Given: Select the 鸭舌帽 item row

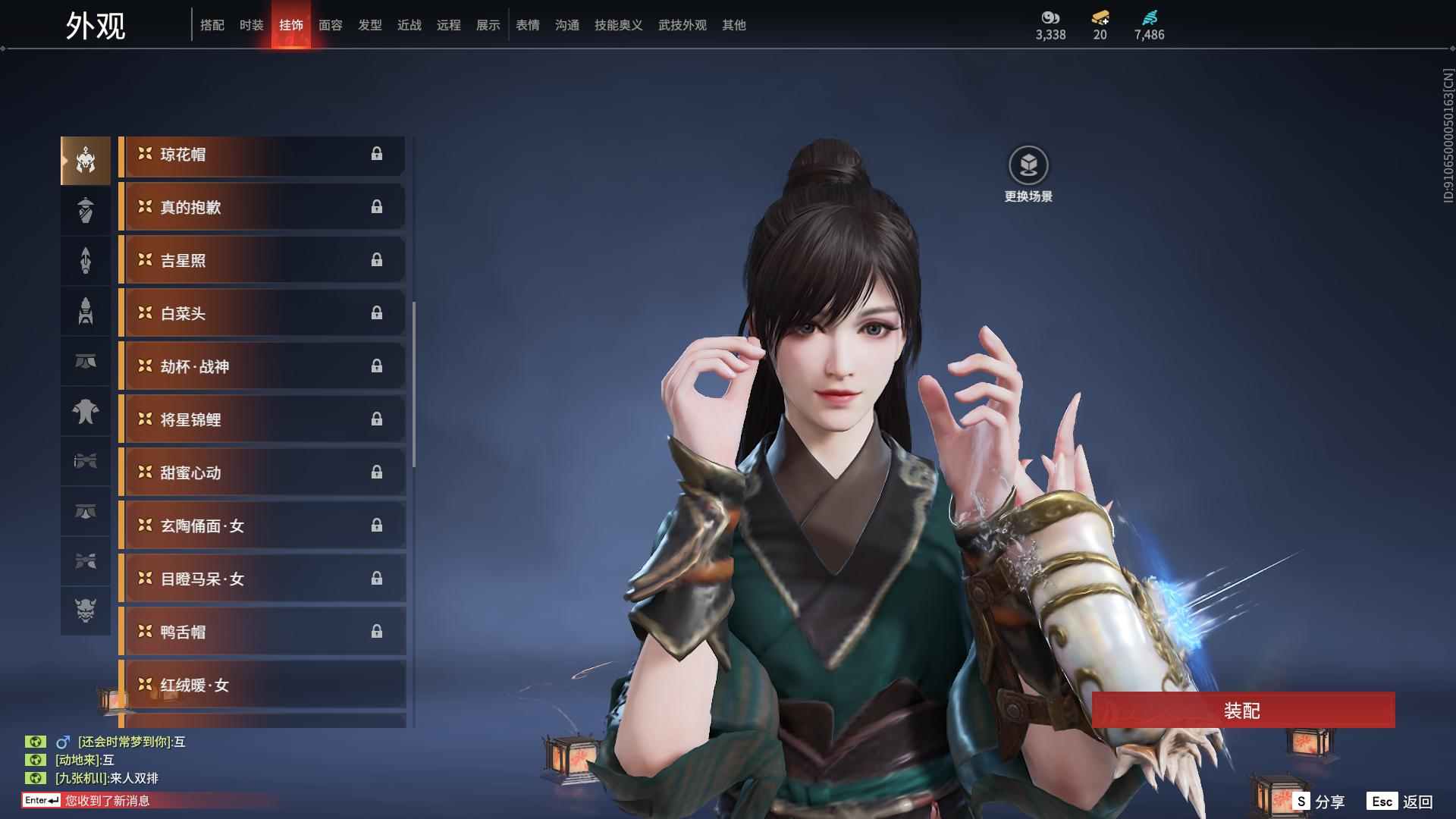Looking at the screenshot, I should coord(262,632).
